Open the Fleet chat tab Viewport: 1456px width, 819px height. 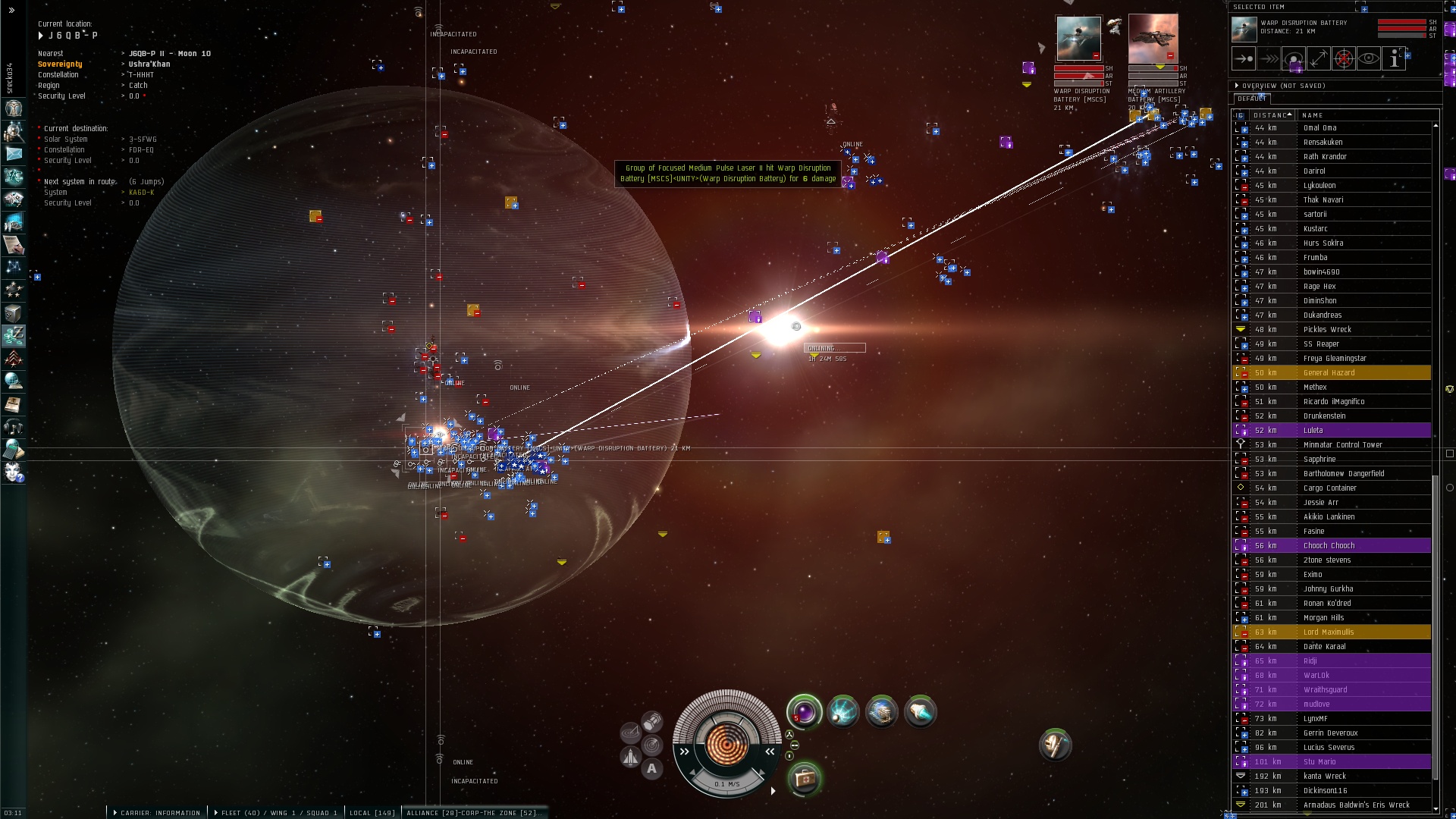pyautogui.click(x=277, y=813)
